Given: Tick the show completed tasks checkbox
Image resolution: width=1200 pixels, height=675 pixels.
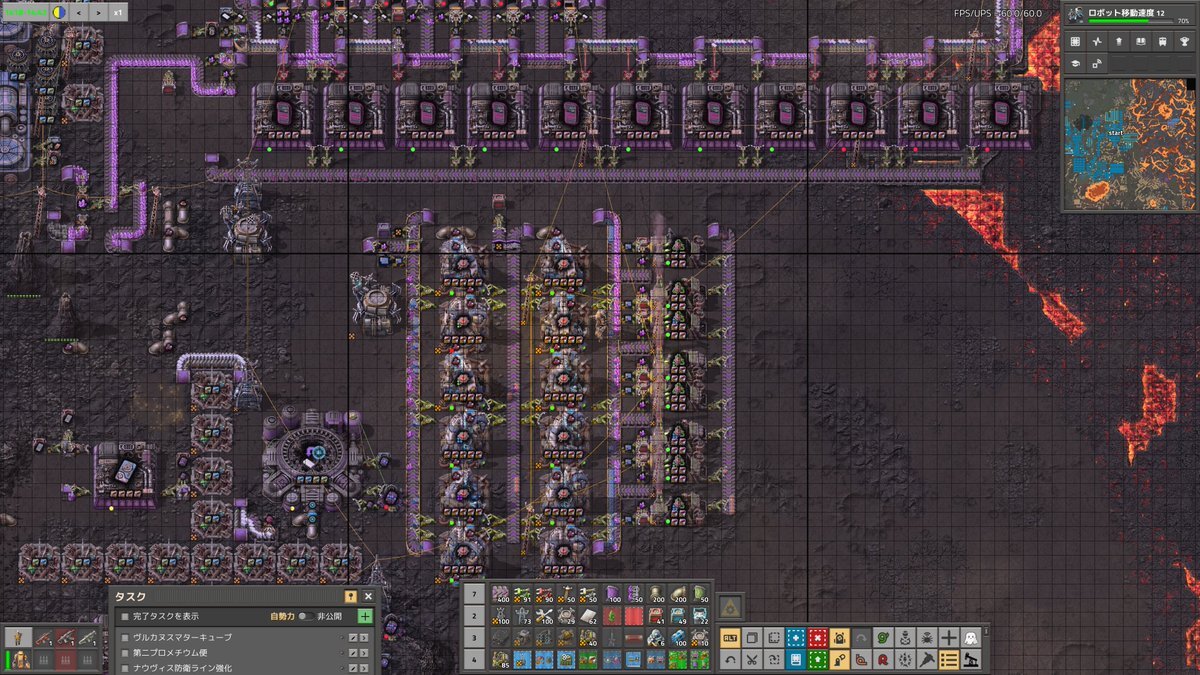Looking at the screenshot, I should (x=125, y=616).
